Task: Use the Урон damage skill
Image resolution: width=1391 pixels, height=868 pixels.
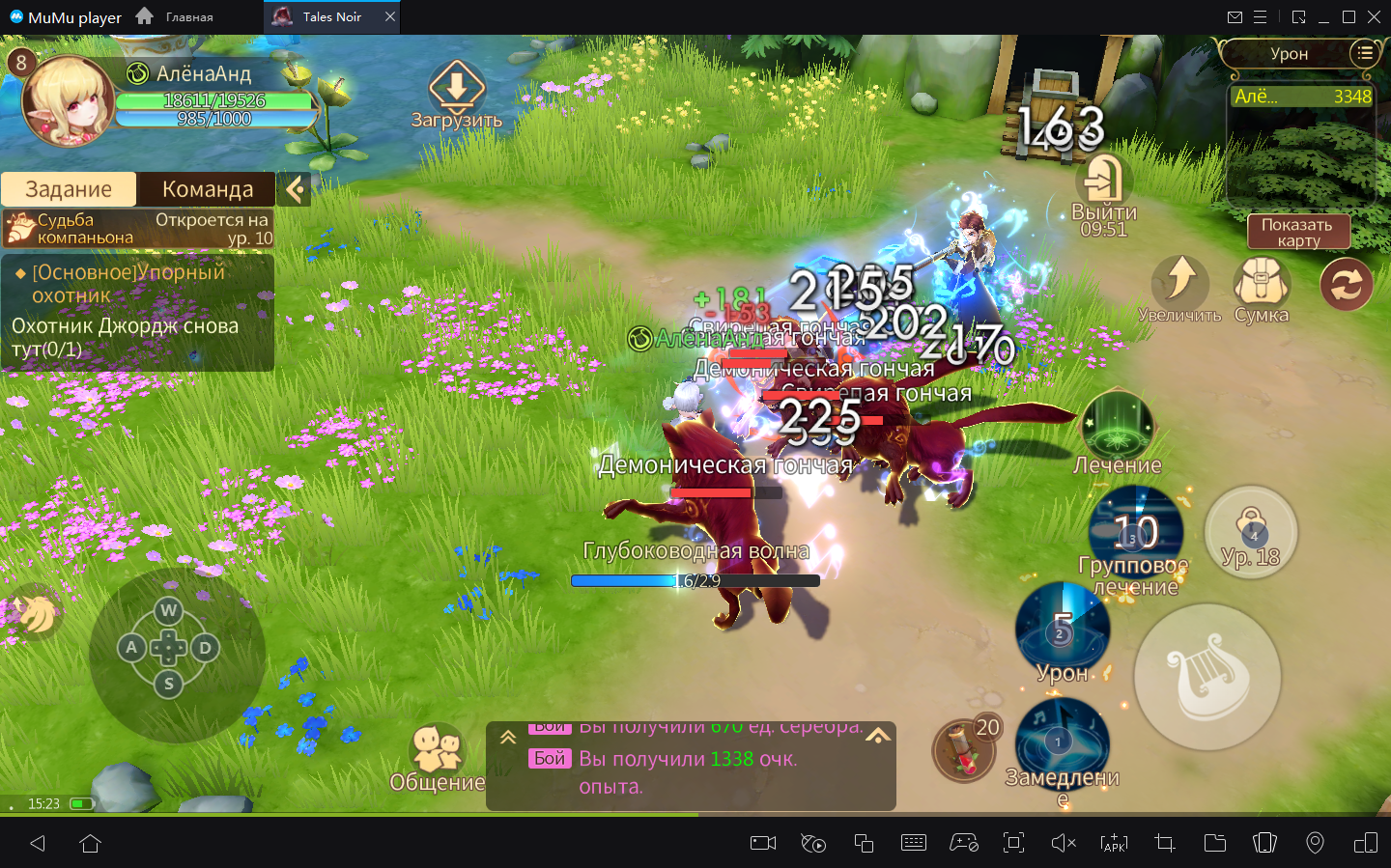Action: 1063,629
